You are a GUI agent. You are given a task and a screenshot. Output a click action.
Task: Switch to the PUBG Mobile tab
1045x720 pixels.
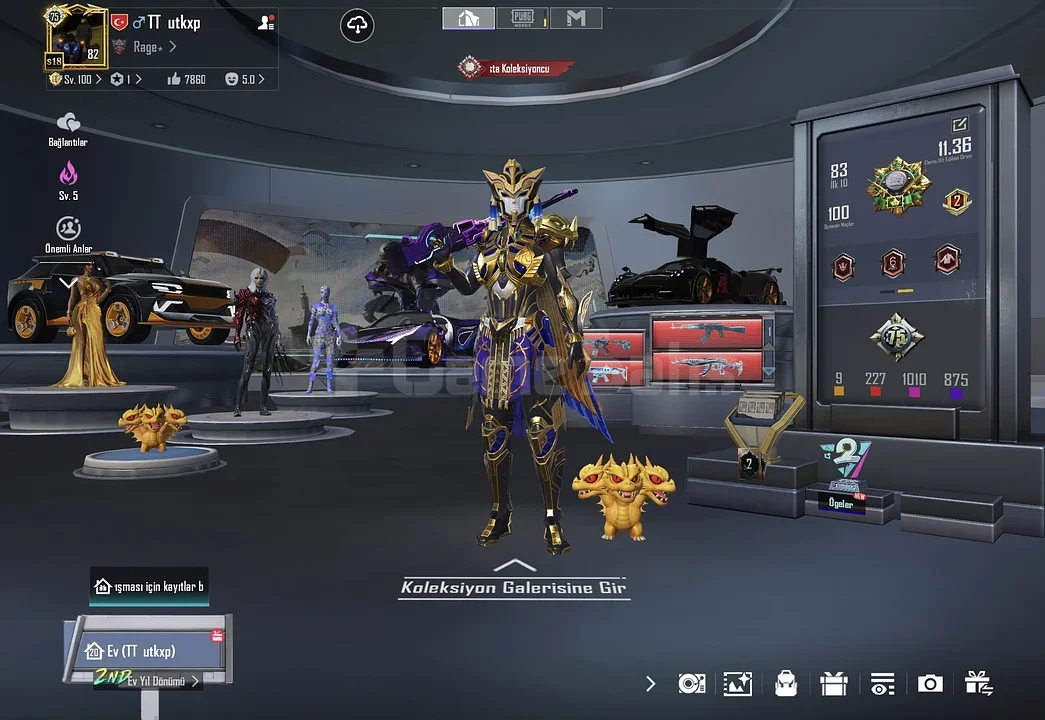point(523,18)
